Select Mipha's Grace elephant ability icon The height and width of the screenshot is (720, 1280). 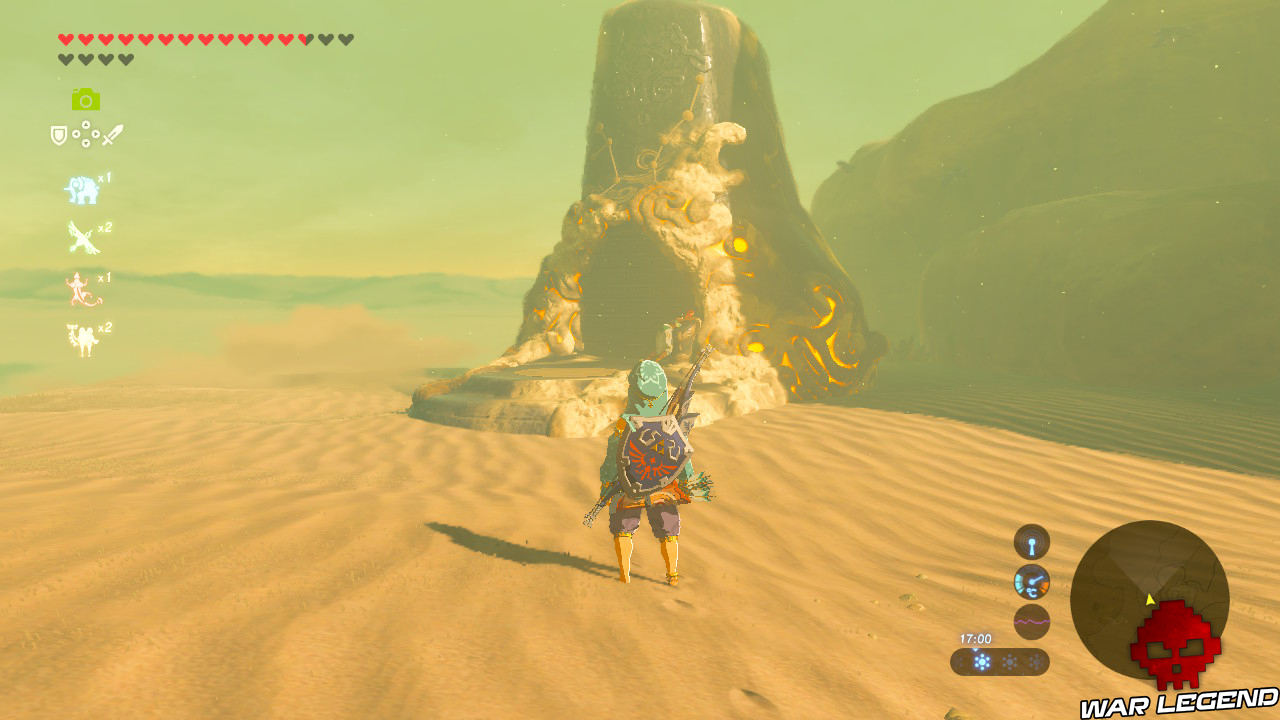tap(81, 189)
